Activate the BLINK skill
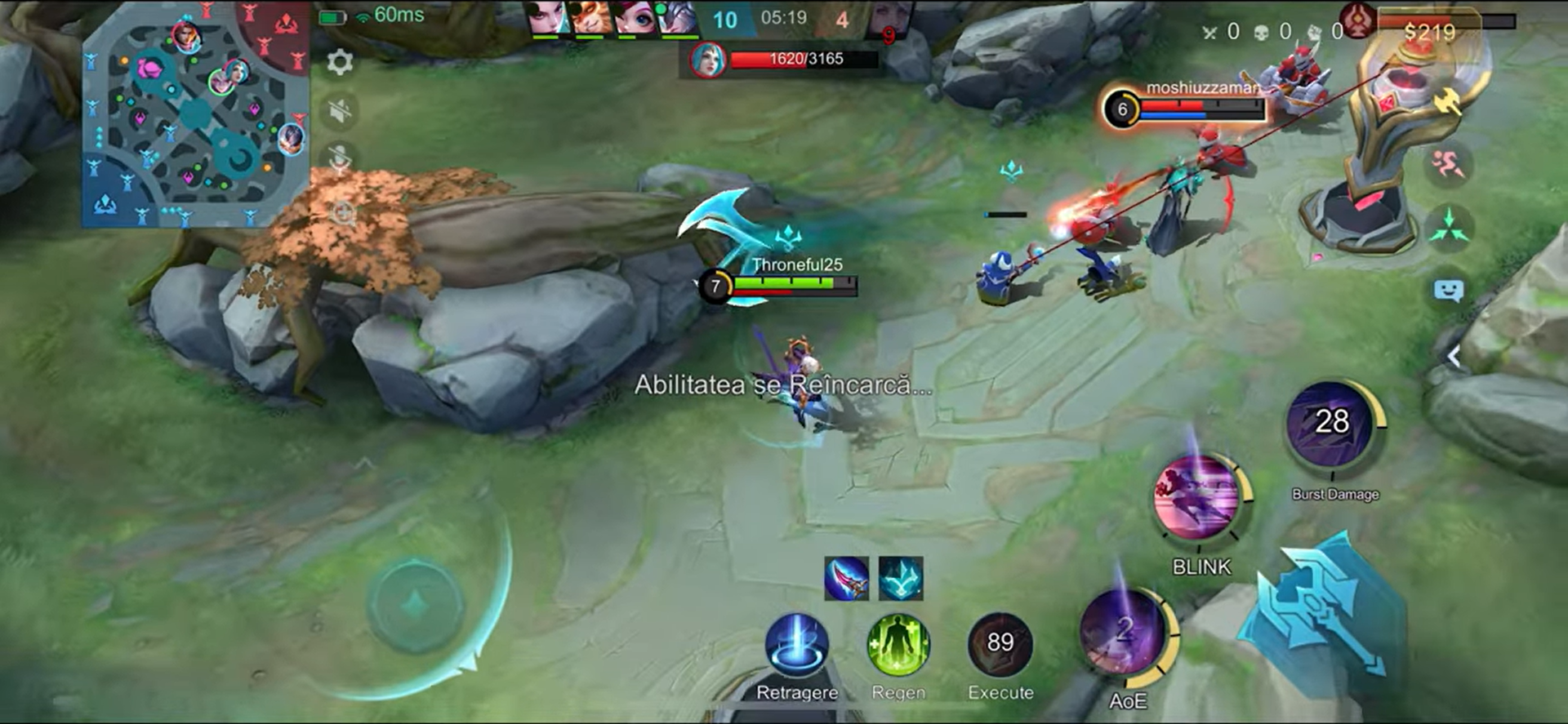The height and width of the screenshot is (724, 1568). coord(1197,498)
